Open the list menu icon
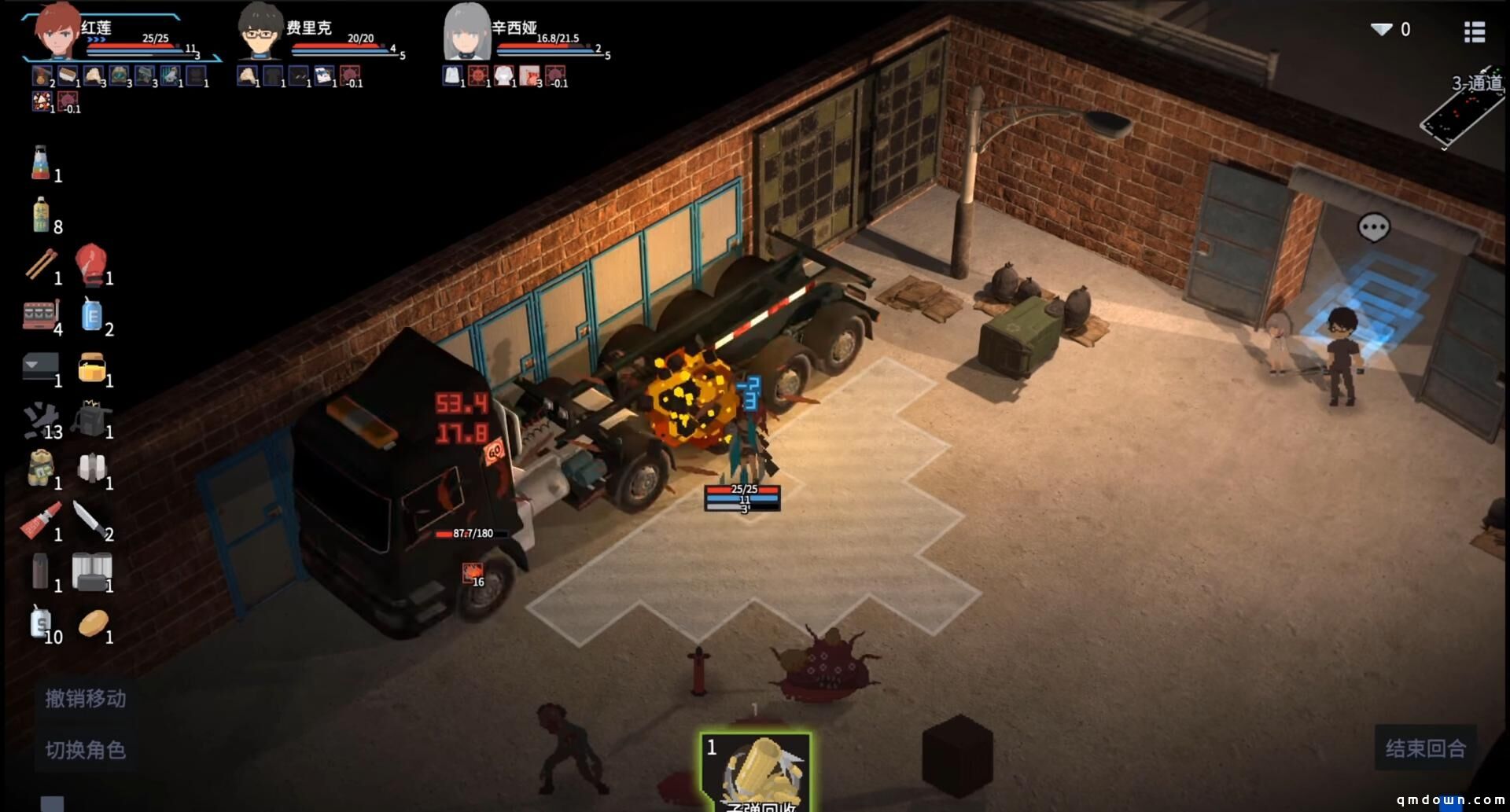 [1475, 31]
